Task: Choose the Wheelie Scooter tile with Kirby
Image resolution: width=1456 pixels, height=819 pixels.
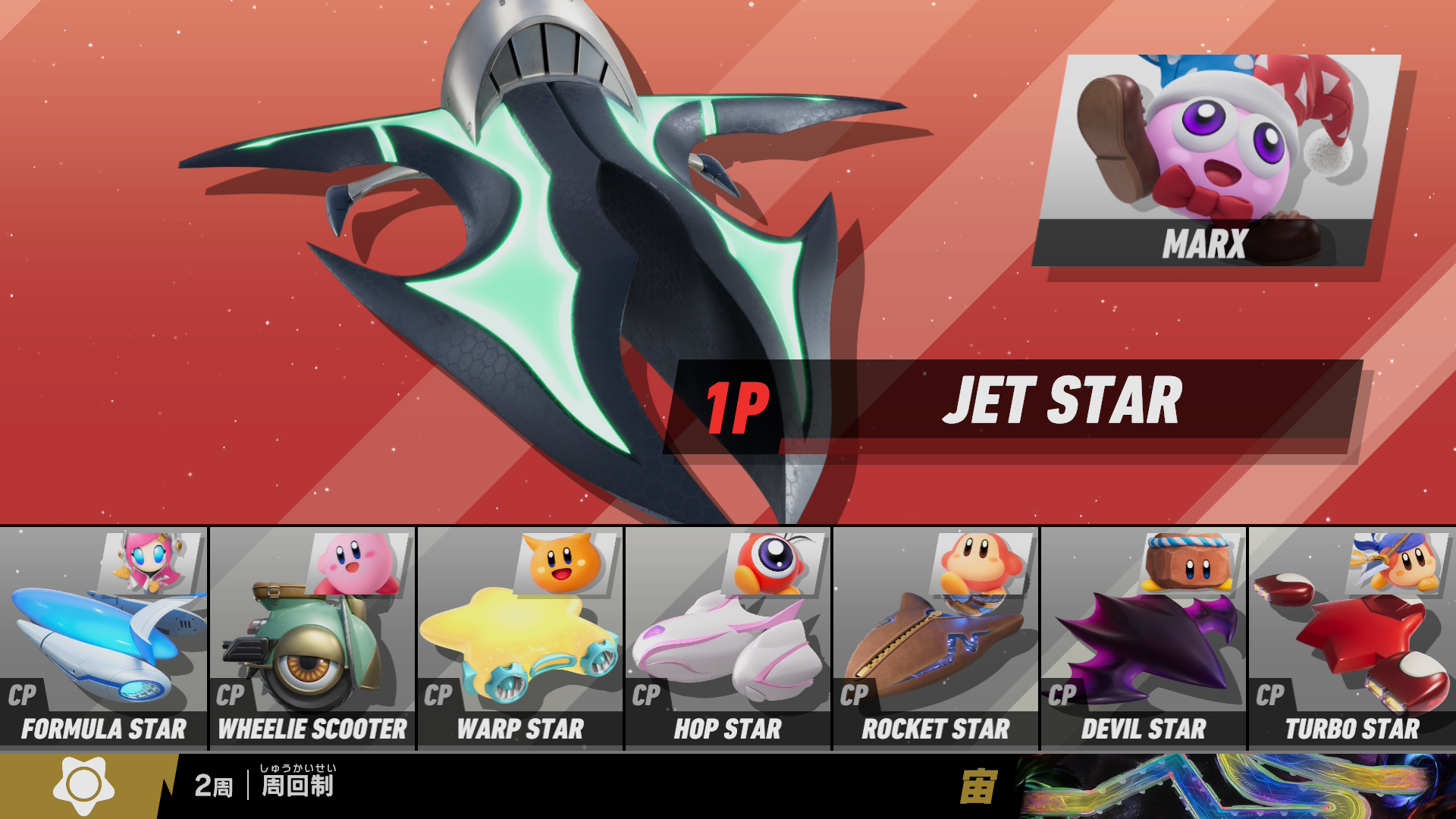Action: (312, 639)
